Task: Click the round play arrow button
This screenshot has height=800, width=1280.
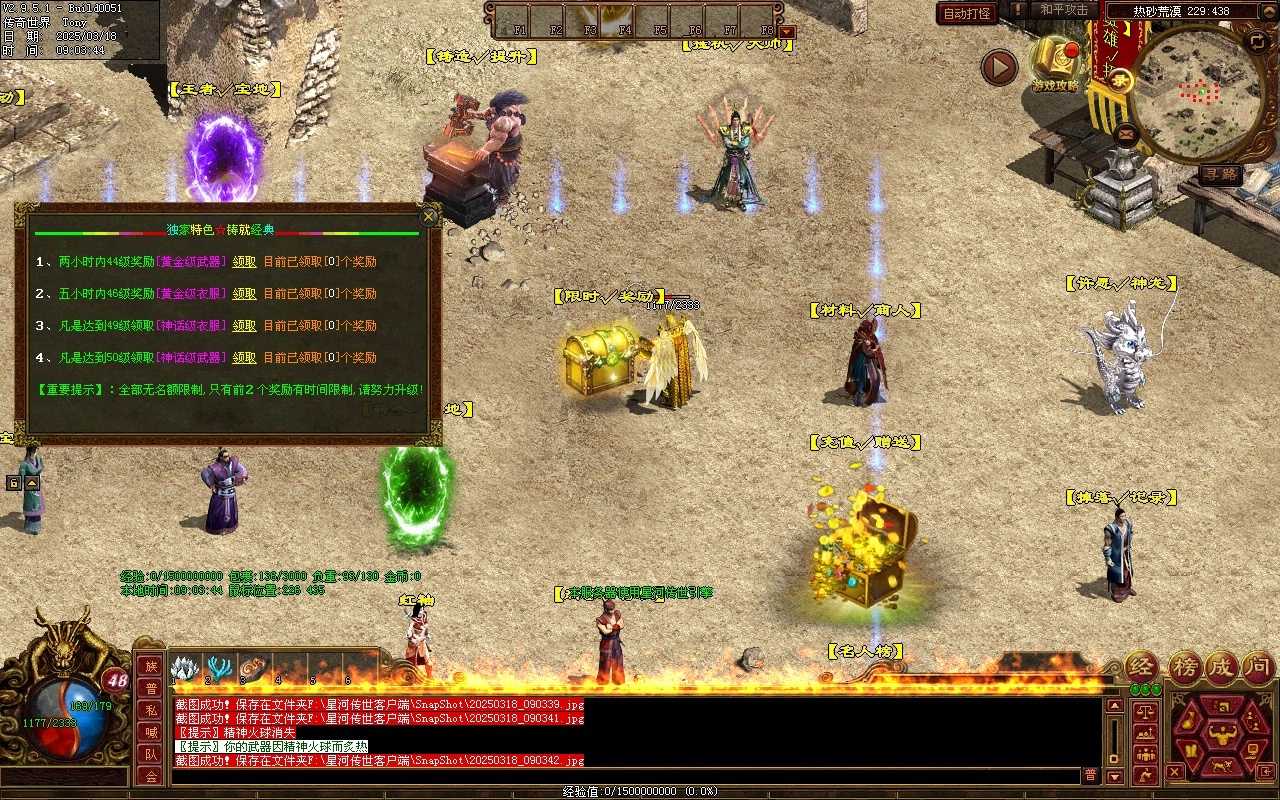Action: click(999, 67)
